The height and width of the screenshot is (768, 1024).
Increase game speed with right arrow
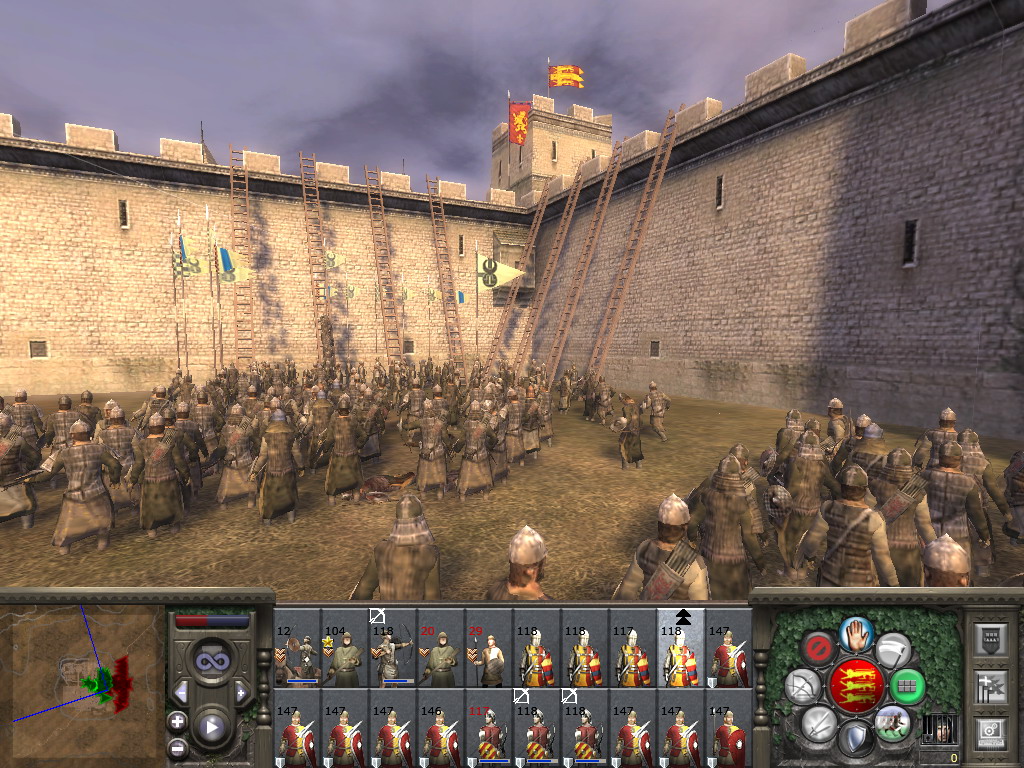tap(241, 692)
